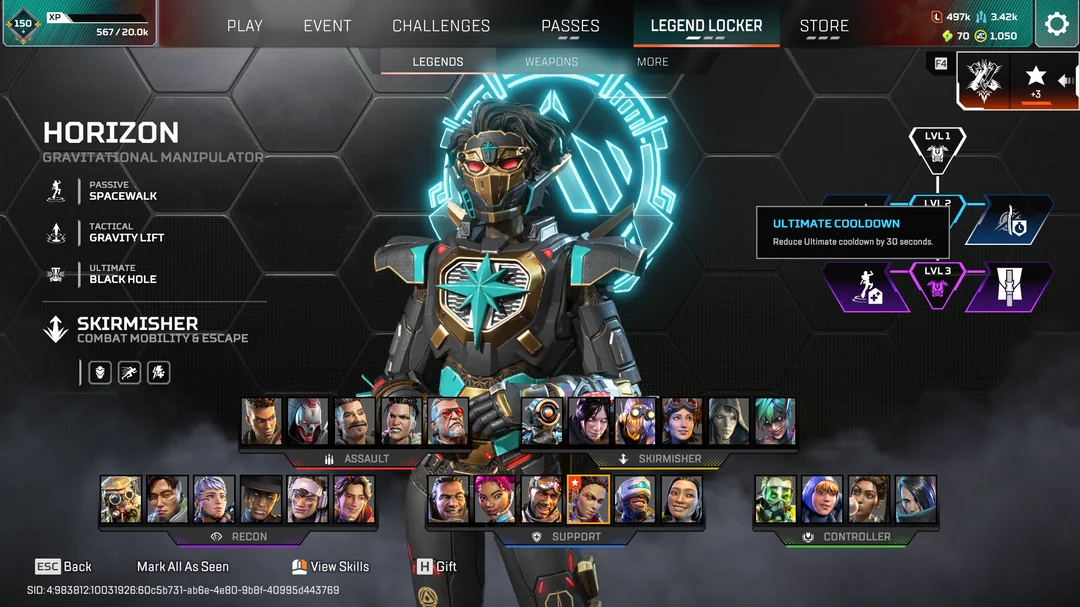Viewport: 1080px width, 607px height.
Task: Open the settings gear icon
Action: coord(1056,25)
